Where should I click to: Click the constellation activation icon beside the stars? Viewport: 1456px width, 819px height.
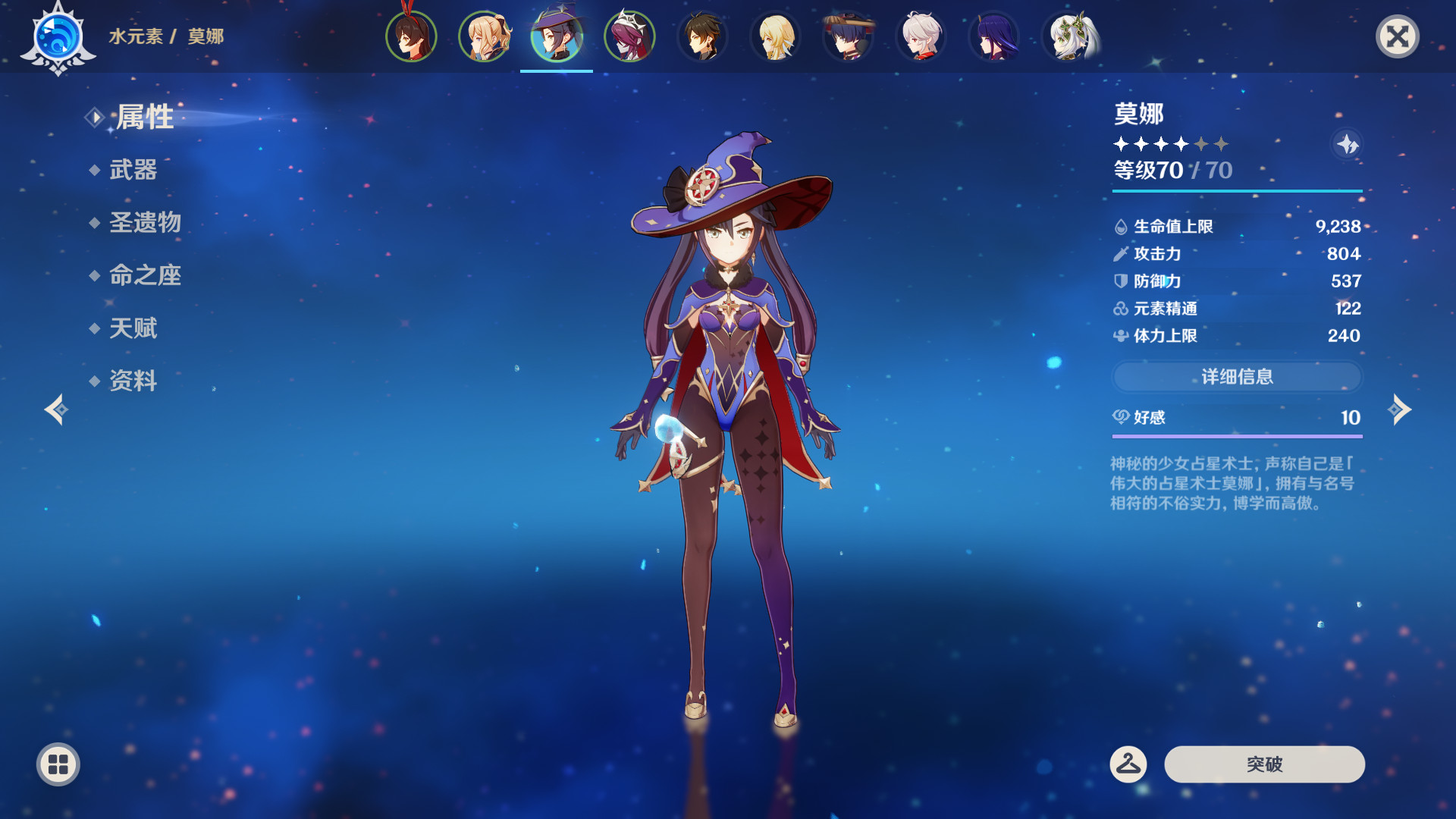[1348, 146]
